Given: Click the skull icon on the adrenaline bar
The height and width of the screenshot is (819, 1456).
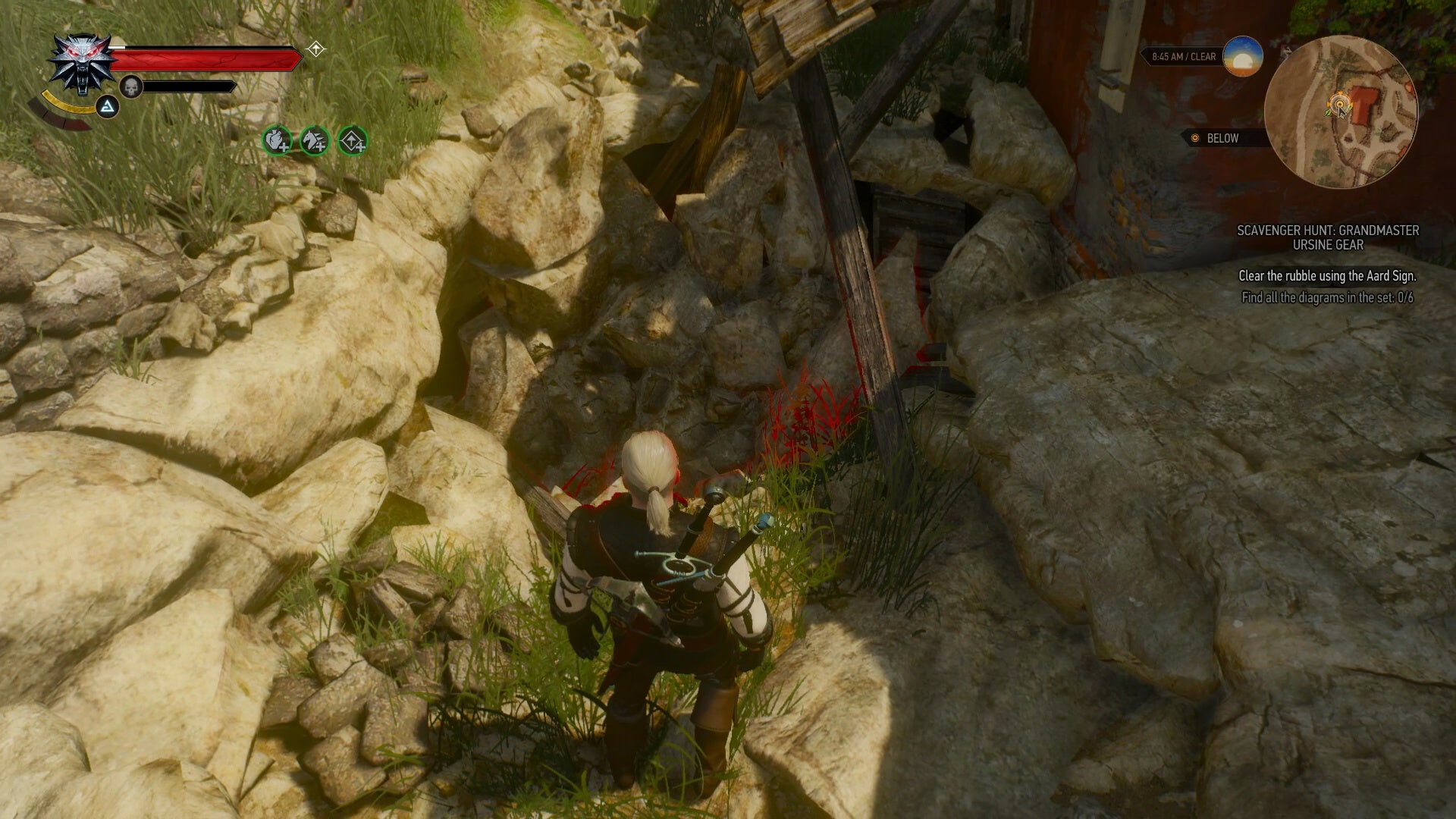Looking at the screenshot, I should (130, 86).
